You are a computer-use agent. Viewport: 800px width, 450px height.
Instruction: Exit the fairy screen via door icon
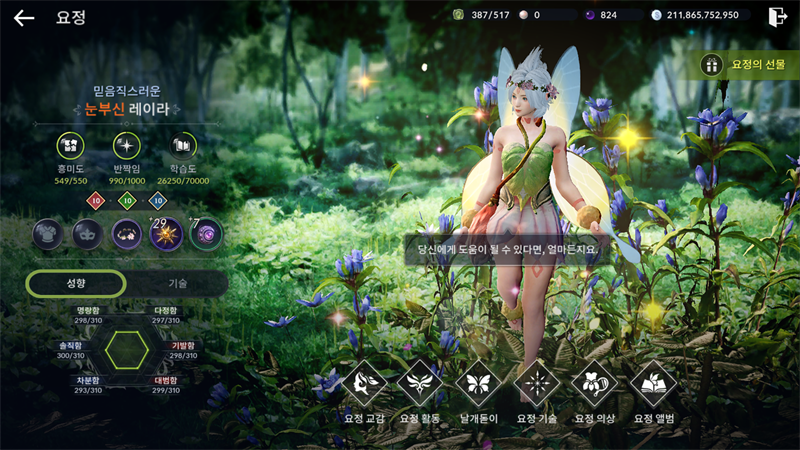coord(777,16)
